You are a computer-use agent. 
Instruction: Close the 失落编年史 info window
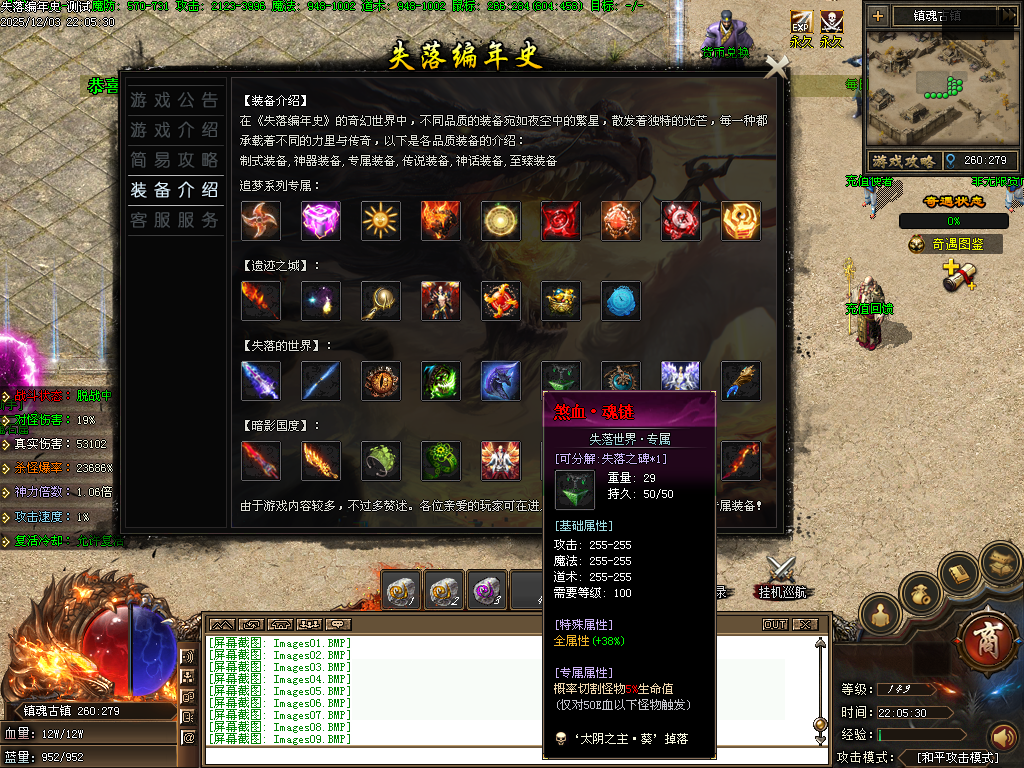[x=776, y=67]
